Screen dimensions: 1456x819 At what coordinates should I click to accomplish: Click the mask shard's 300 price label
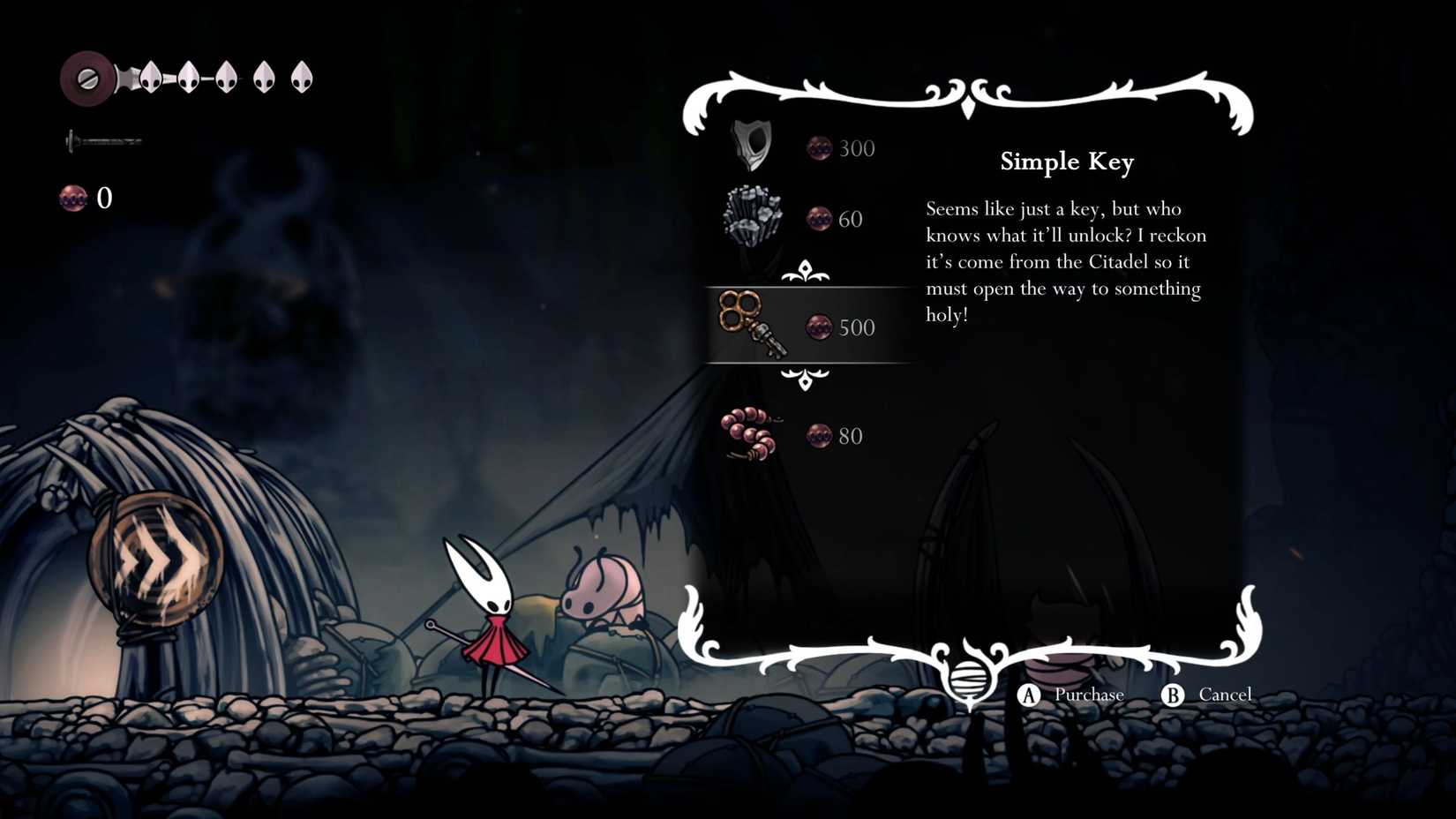coord(855,148)
